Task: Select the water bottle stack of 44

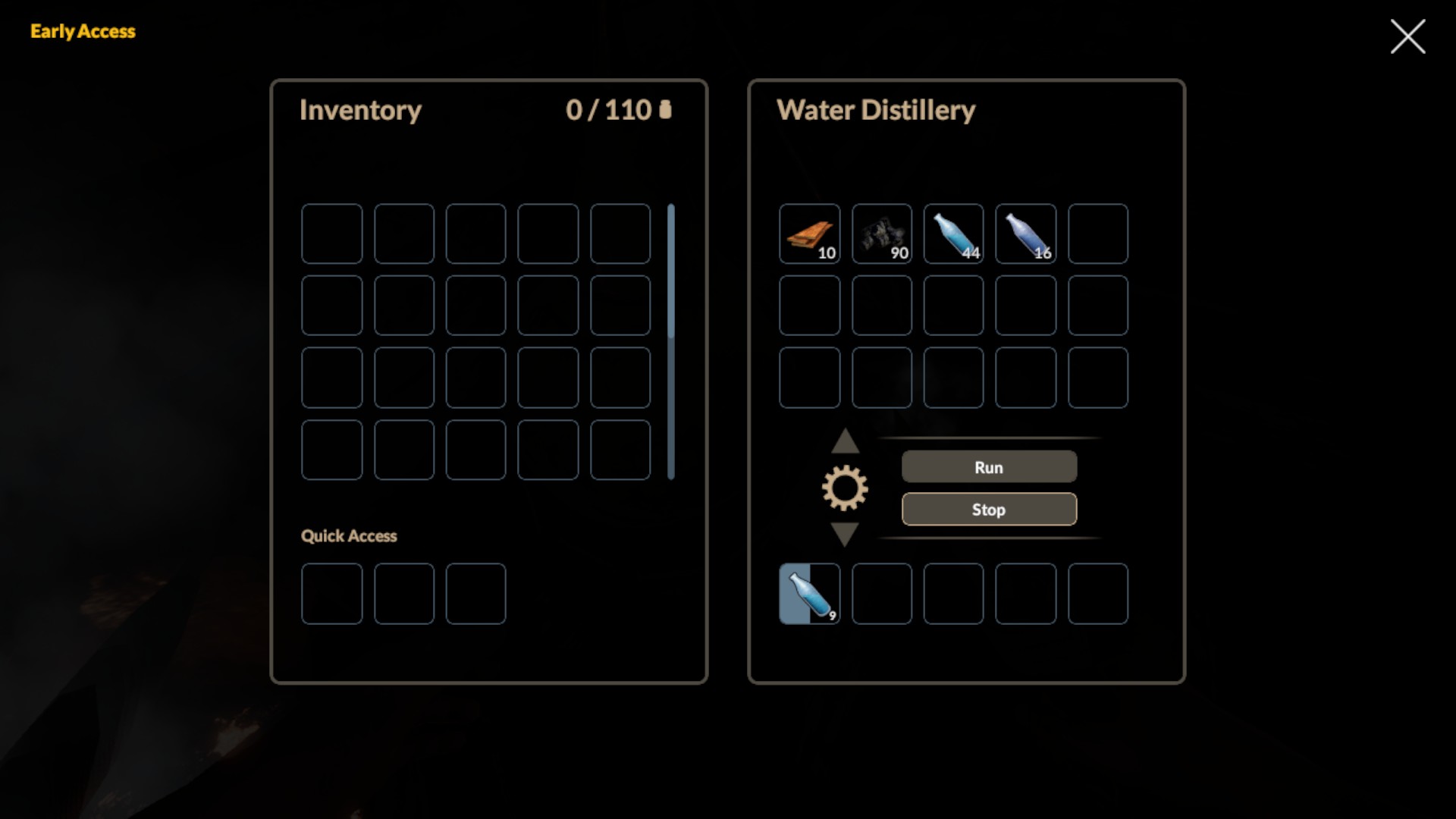Action: (953, 234)
